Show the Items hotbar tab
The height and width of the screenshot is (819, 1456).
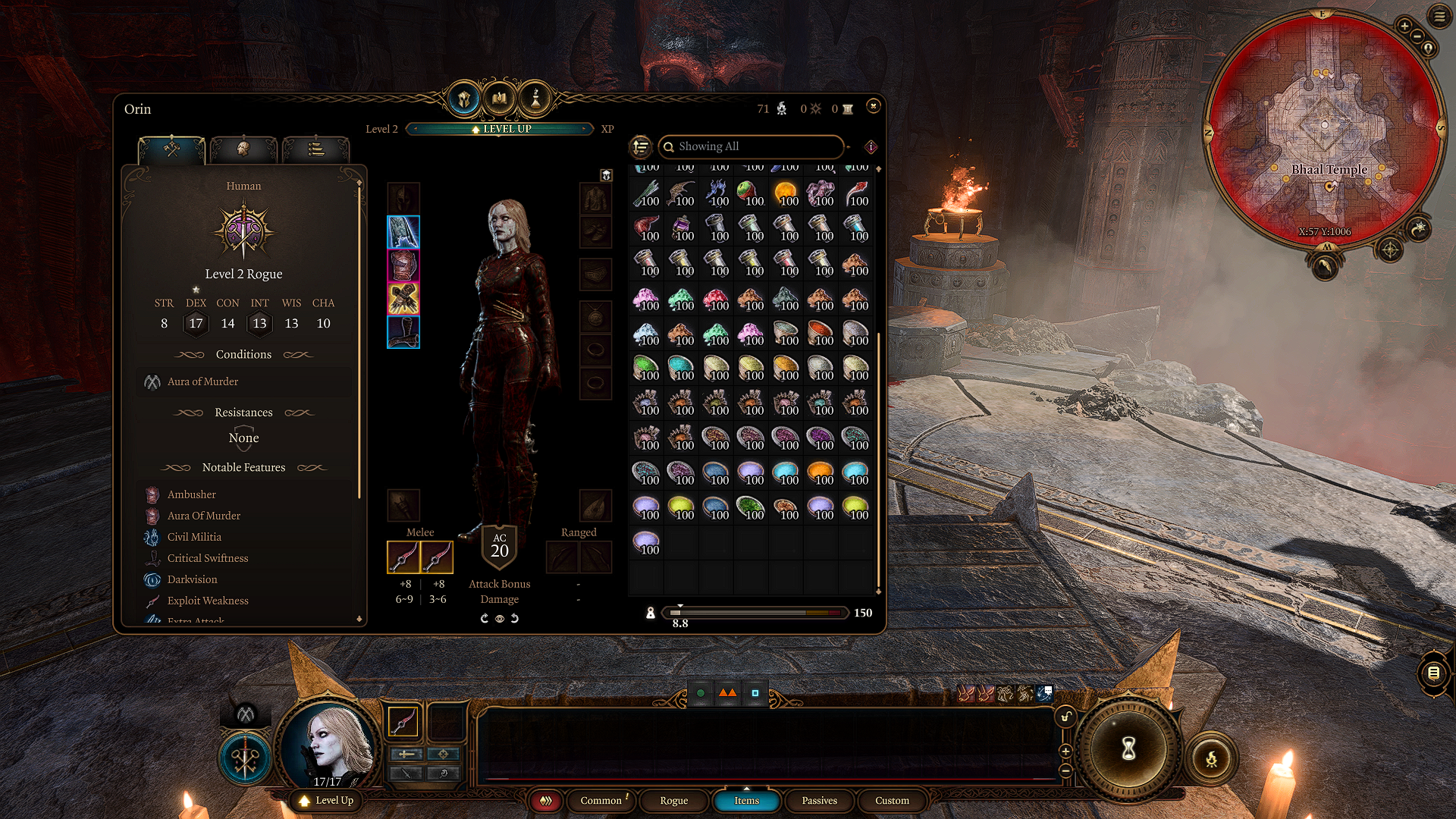click(x=746, y=801)
